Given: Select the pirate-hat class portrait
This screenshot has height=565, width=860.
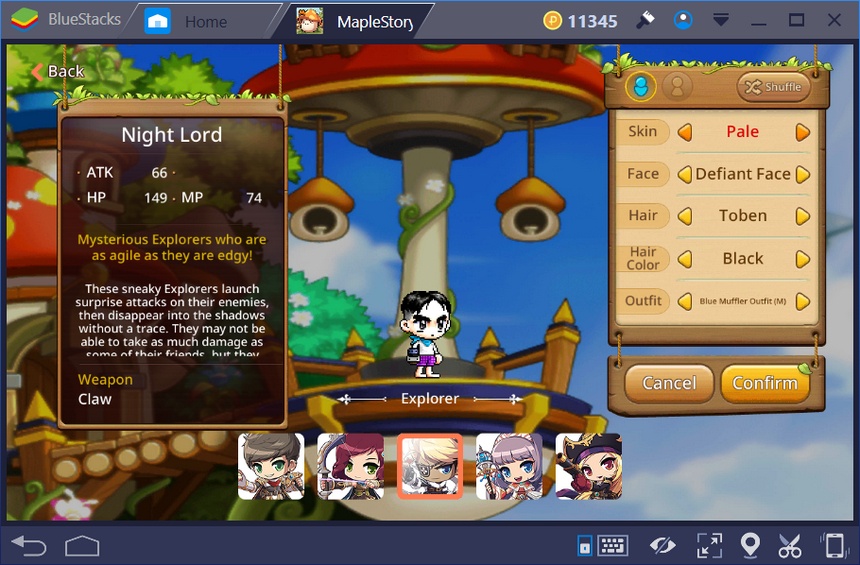Looking at the screenshot, I should 588,466.
